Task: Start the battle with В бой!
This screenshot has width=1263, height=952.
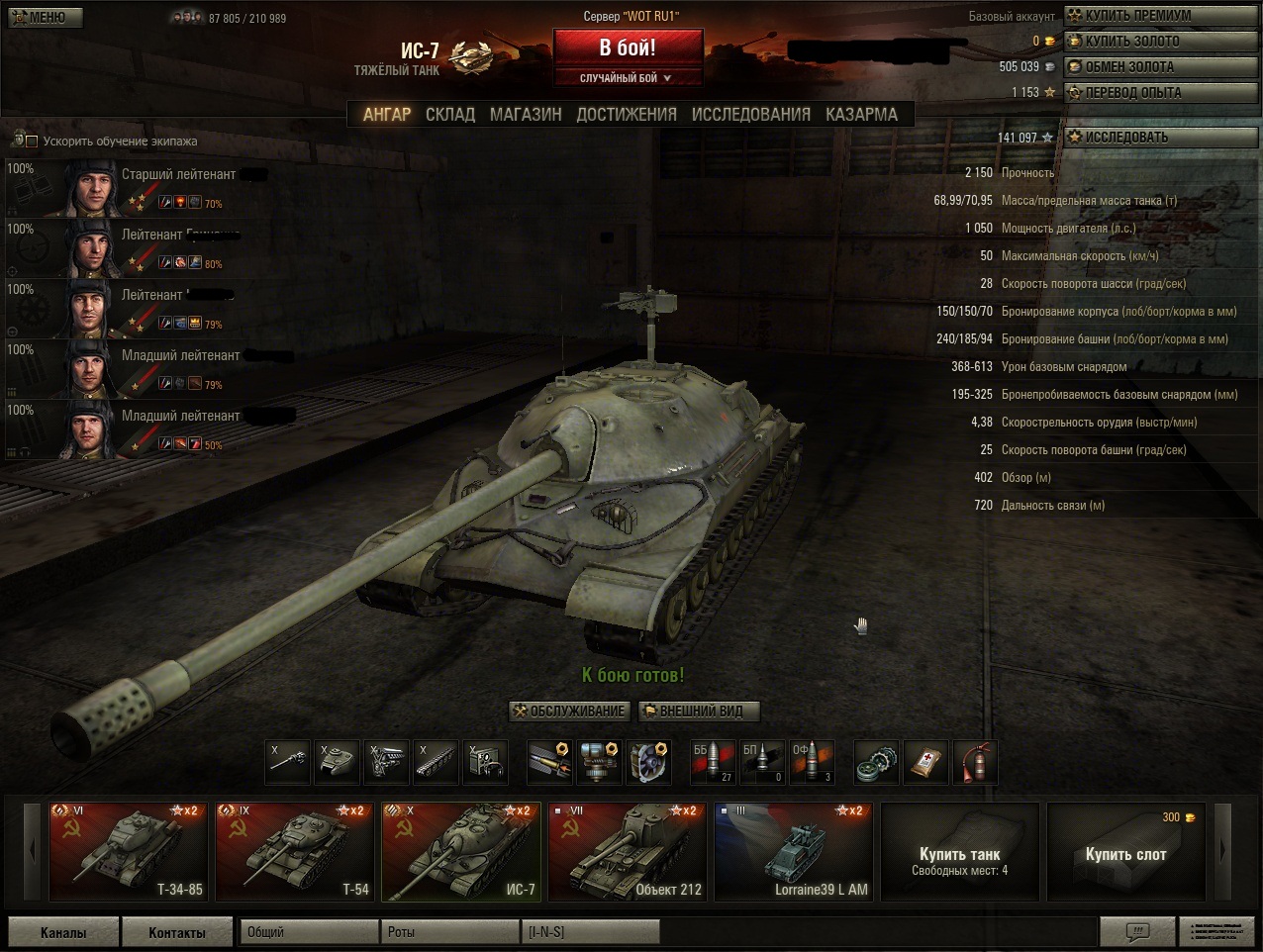Action: [628, 48]
